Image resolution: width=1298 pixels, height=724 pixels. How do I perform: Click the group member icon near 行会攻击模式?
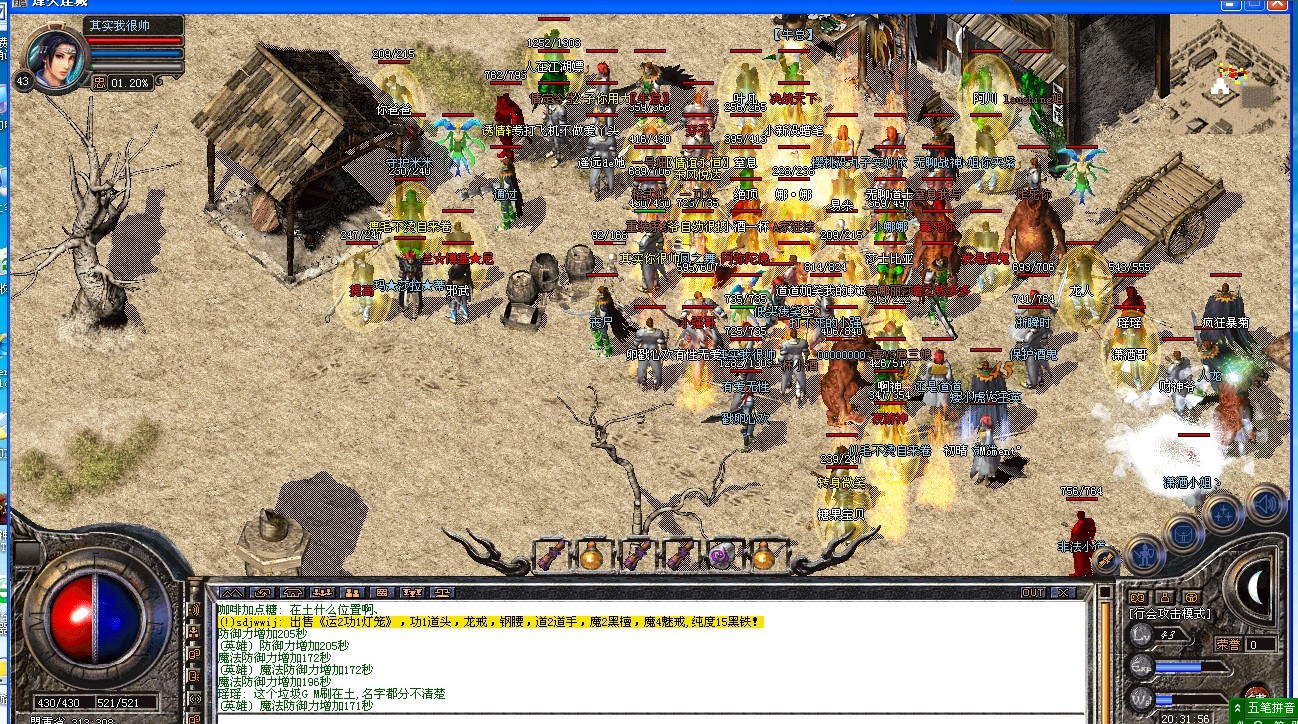pyautogui.click(x=1165, y=597)
